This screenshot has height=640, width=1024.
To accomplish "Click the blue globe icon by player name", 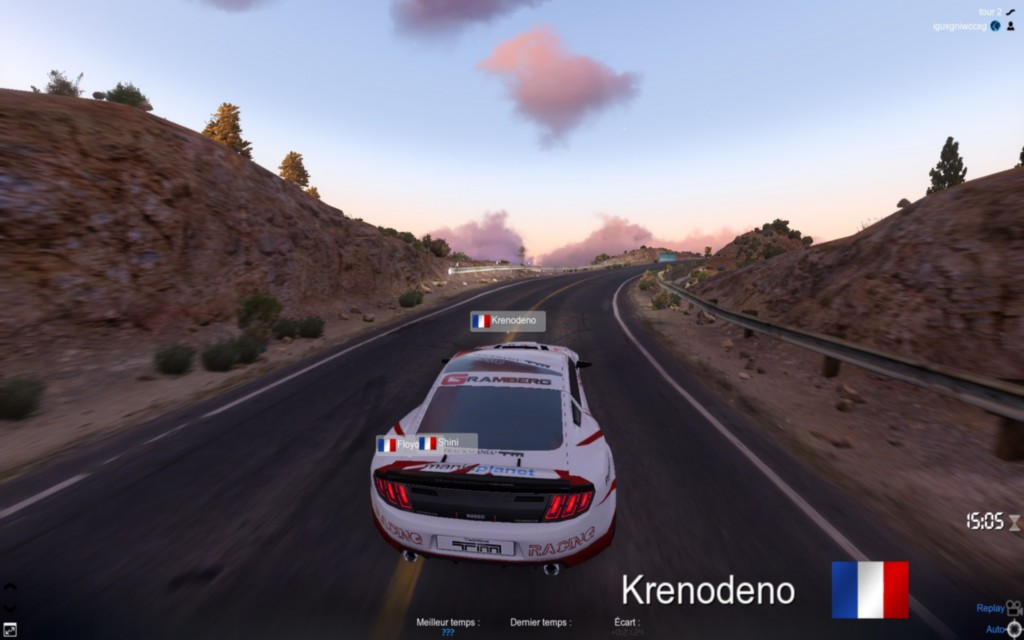I will [x=996, y=26].
